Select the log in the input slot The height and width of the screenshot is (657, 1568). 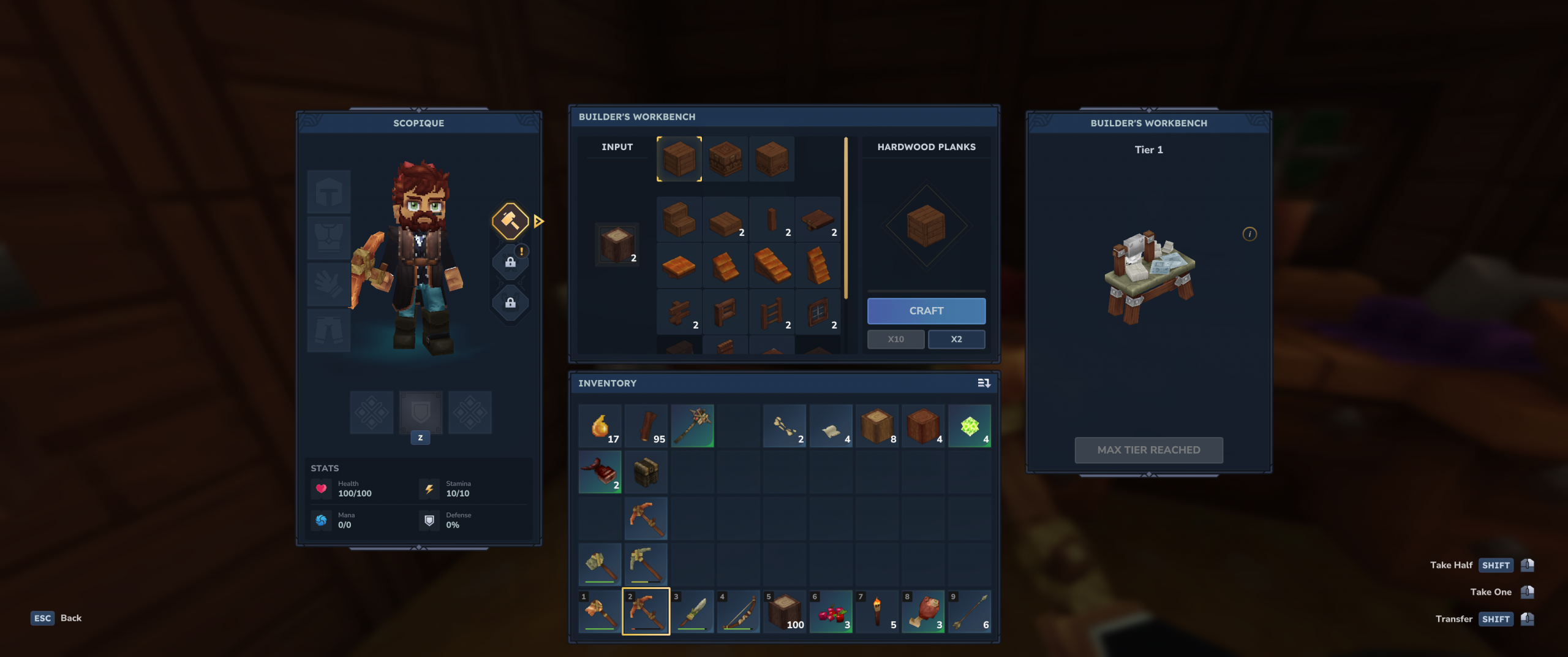617,244
